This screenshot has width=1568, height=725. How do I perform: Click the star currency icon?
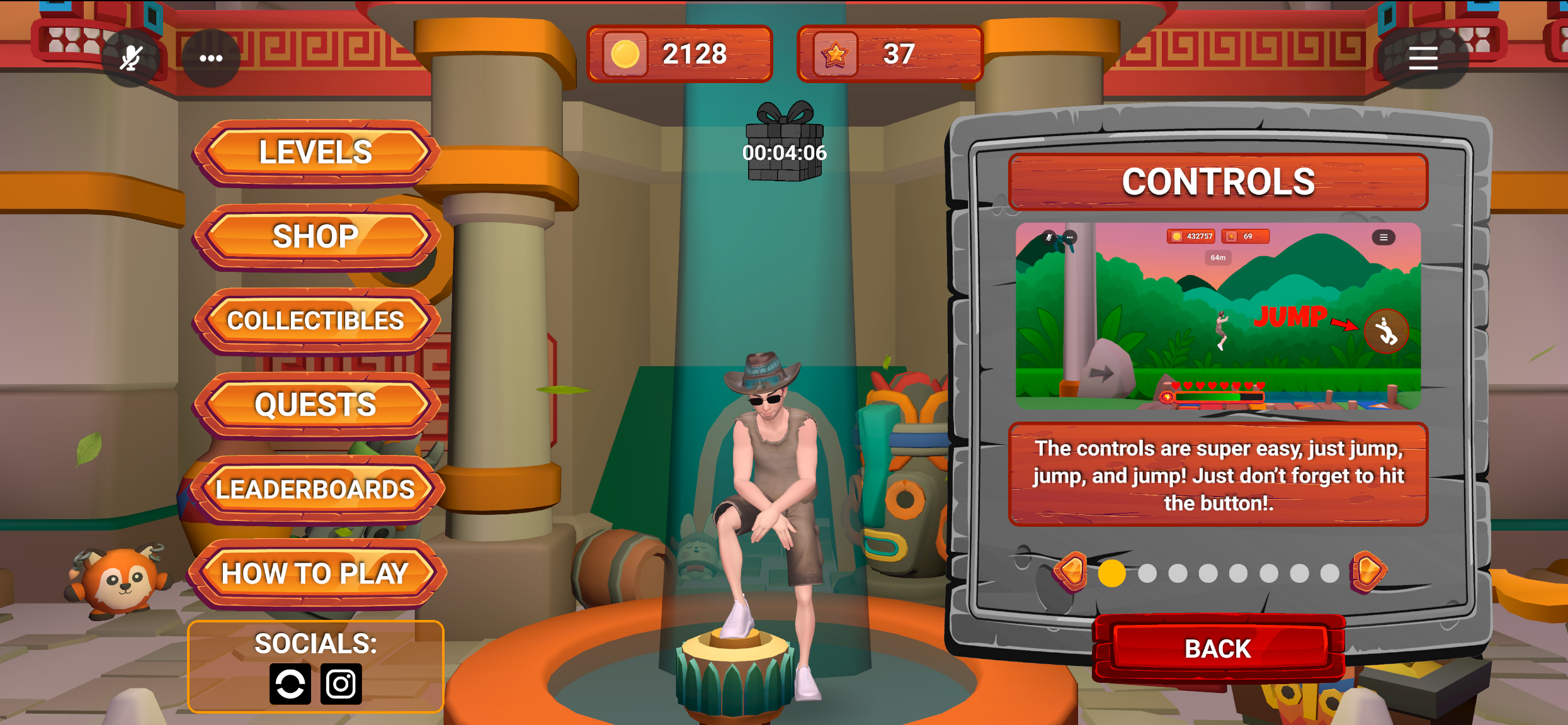[835, 54]
